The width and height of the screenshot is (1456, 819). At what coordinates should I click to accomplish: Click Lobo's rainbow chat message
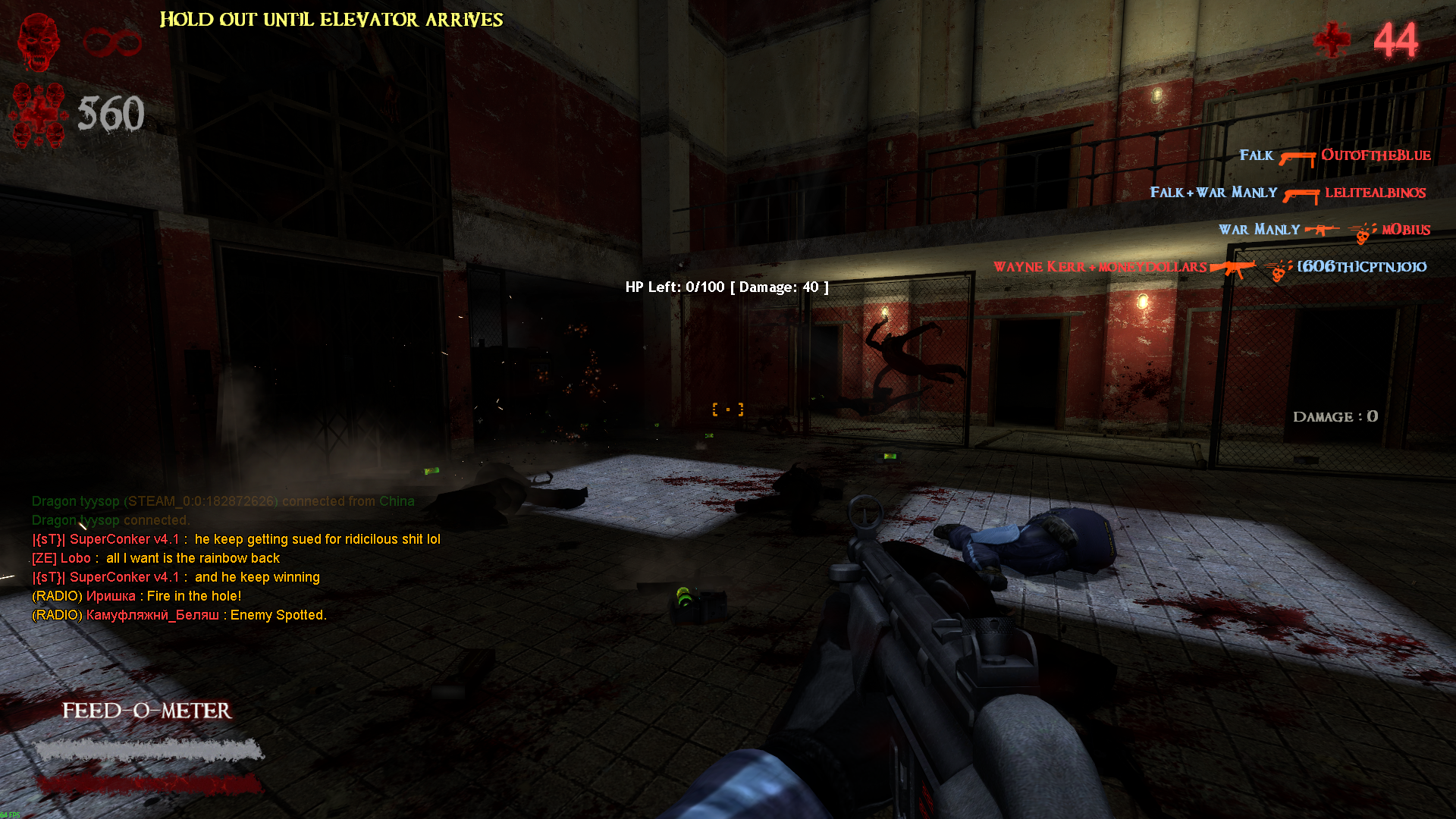point(156,558)
